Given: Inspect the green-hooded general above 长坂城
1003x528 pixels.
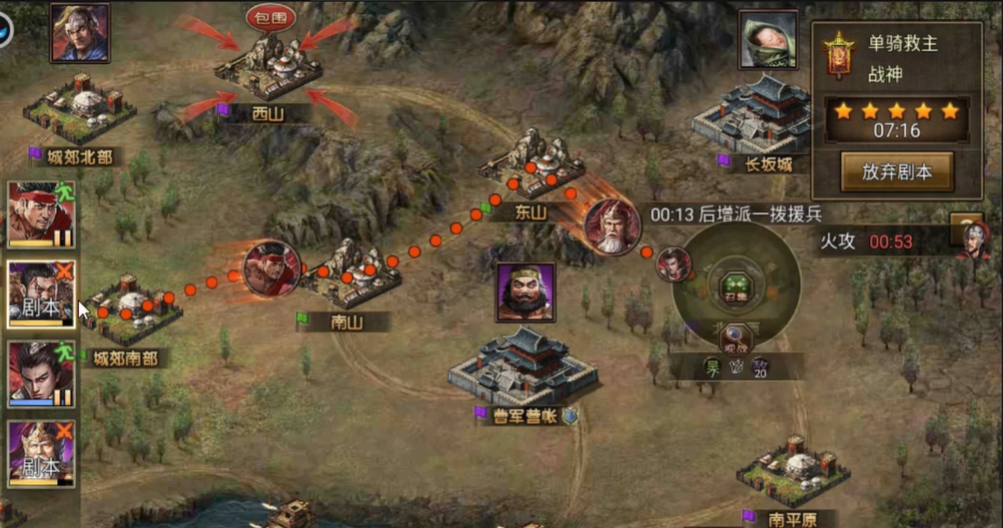Looking at the screenshot, I should click(768, 40).
